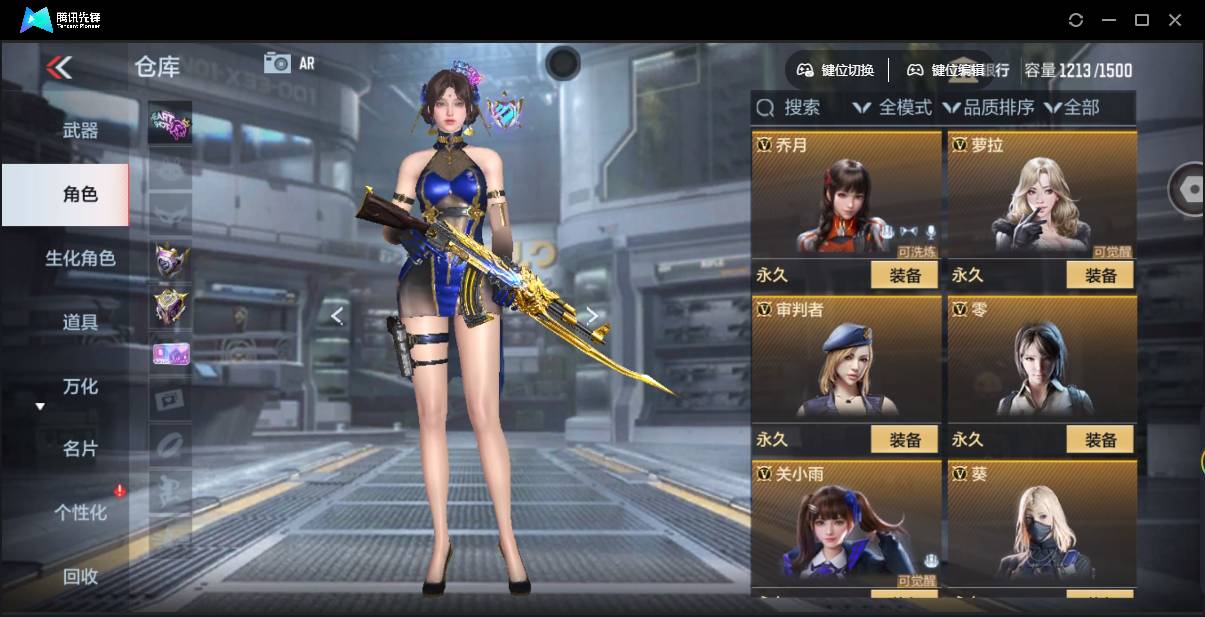Go to the 回收 recycle tab

[80, 576]
